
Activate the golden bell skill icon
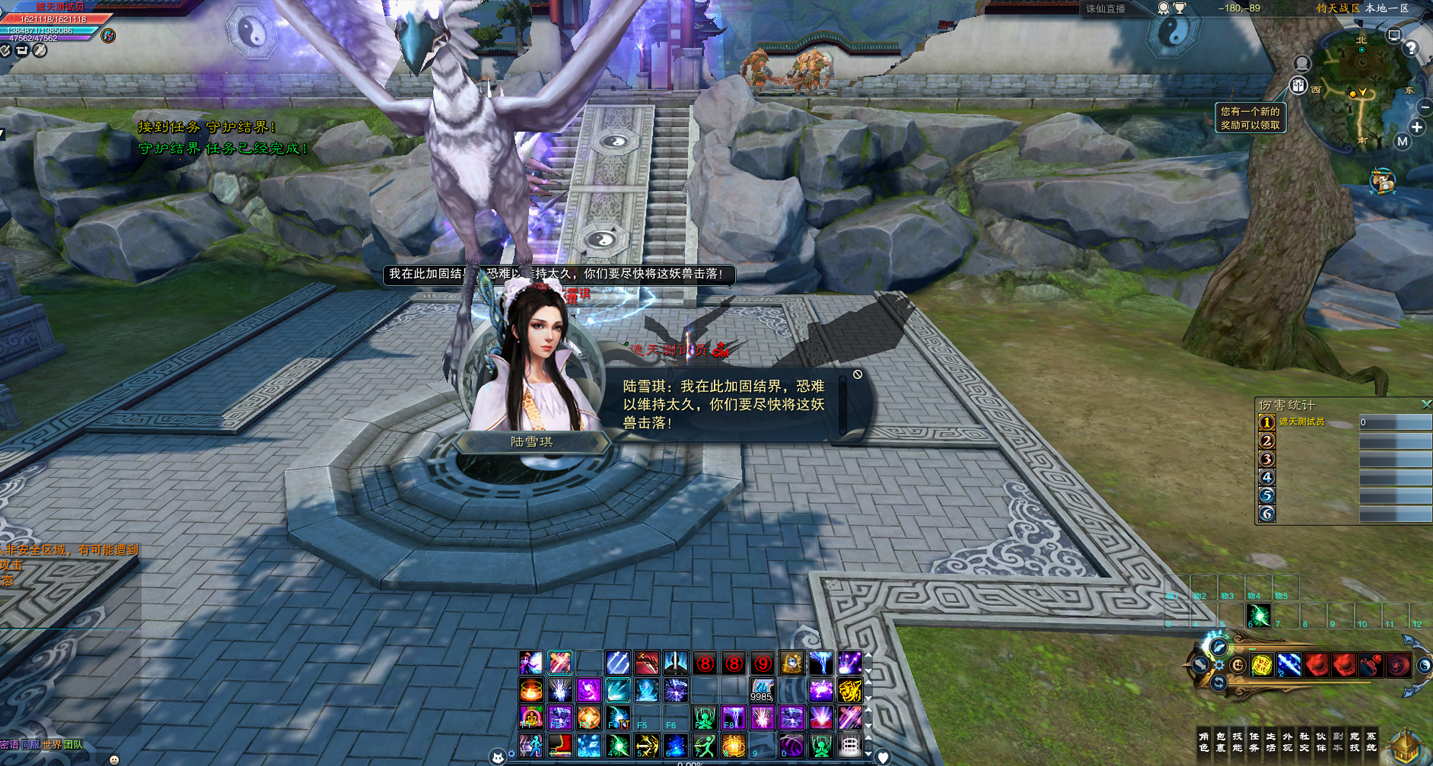click(x=791, y=662)
